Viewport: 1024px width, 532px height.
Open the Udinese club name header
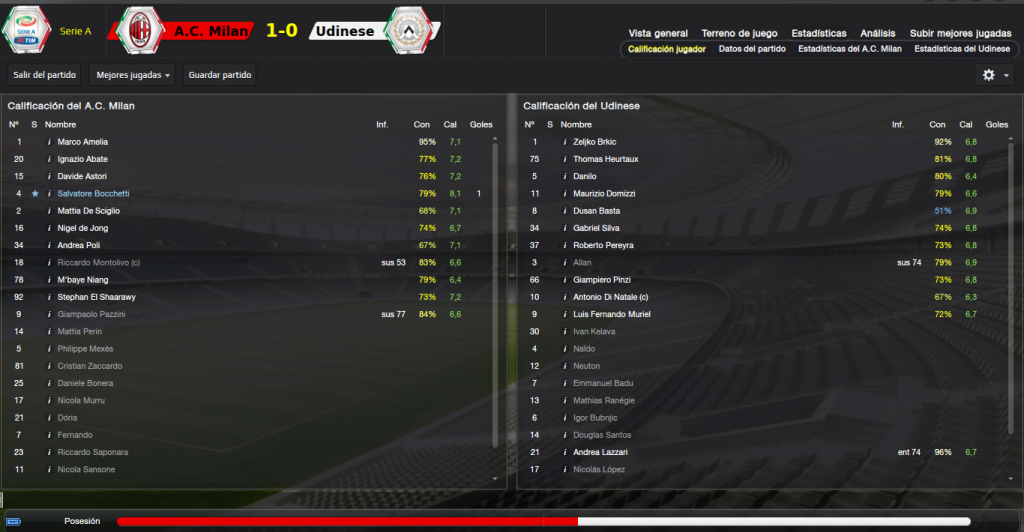point(344,31)
